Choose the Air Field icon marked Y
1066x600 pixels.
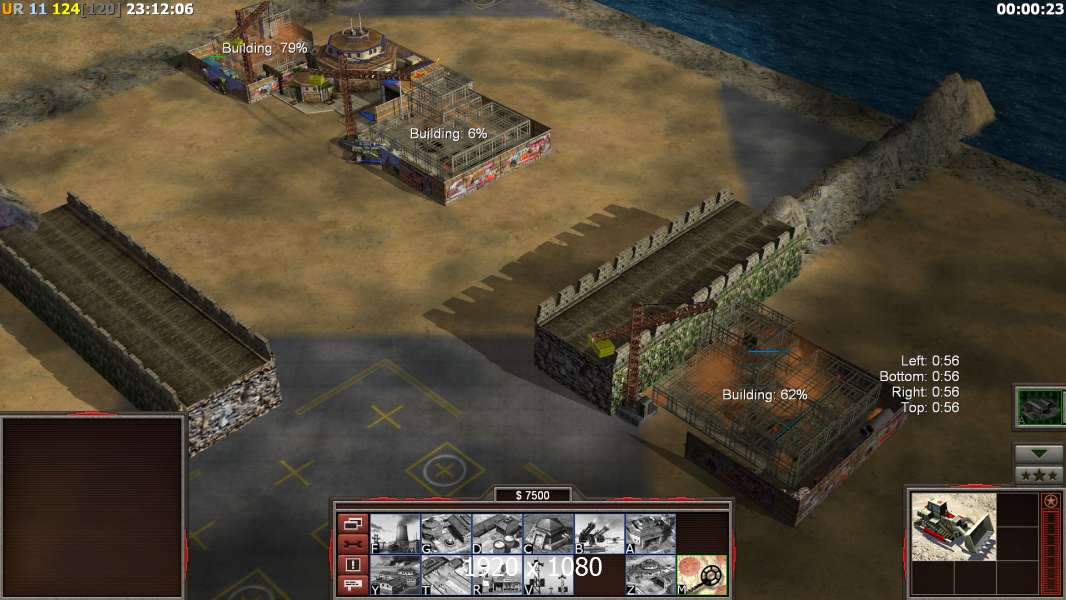point(395,575)
